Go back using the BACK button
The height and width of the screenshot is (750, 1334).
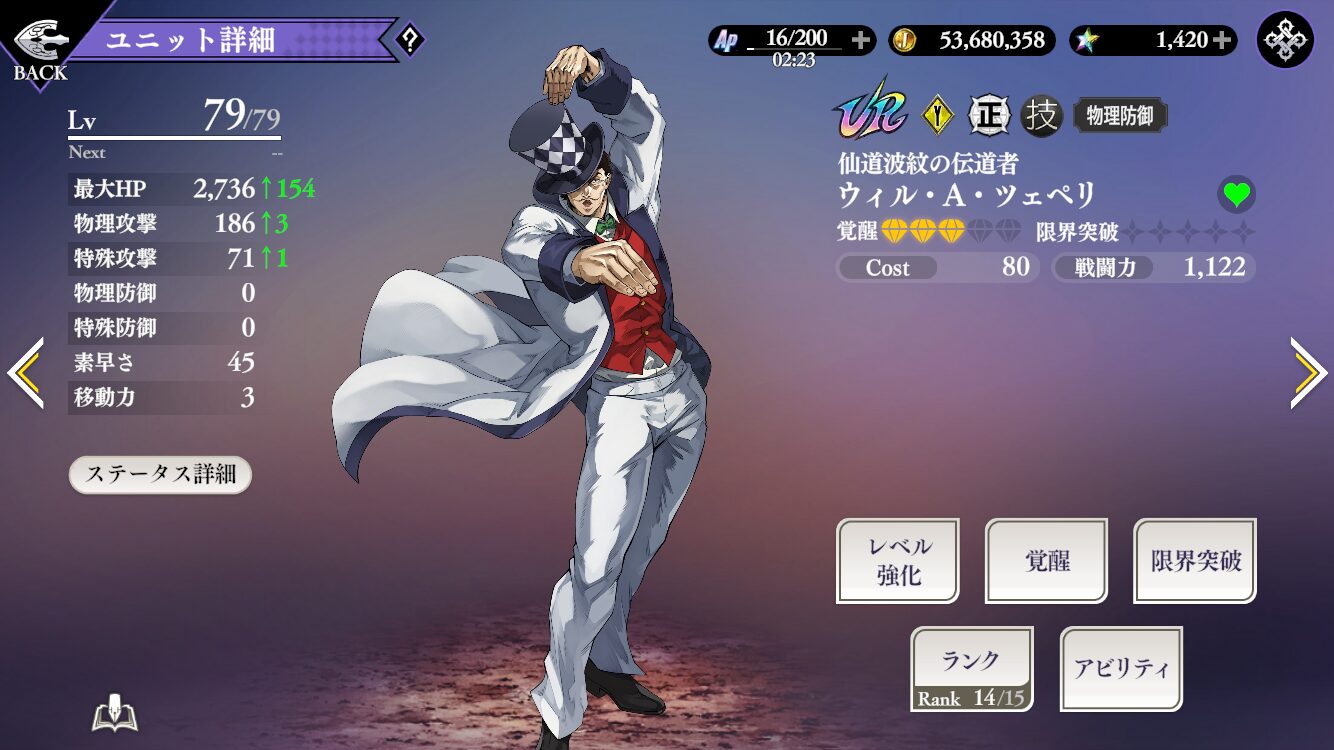click(40, 48)
